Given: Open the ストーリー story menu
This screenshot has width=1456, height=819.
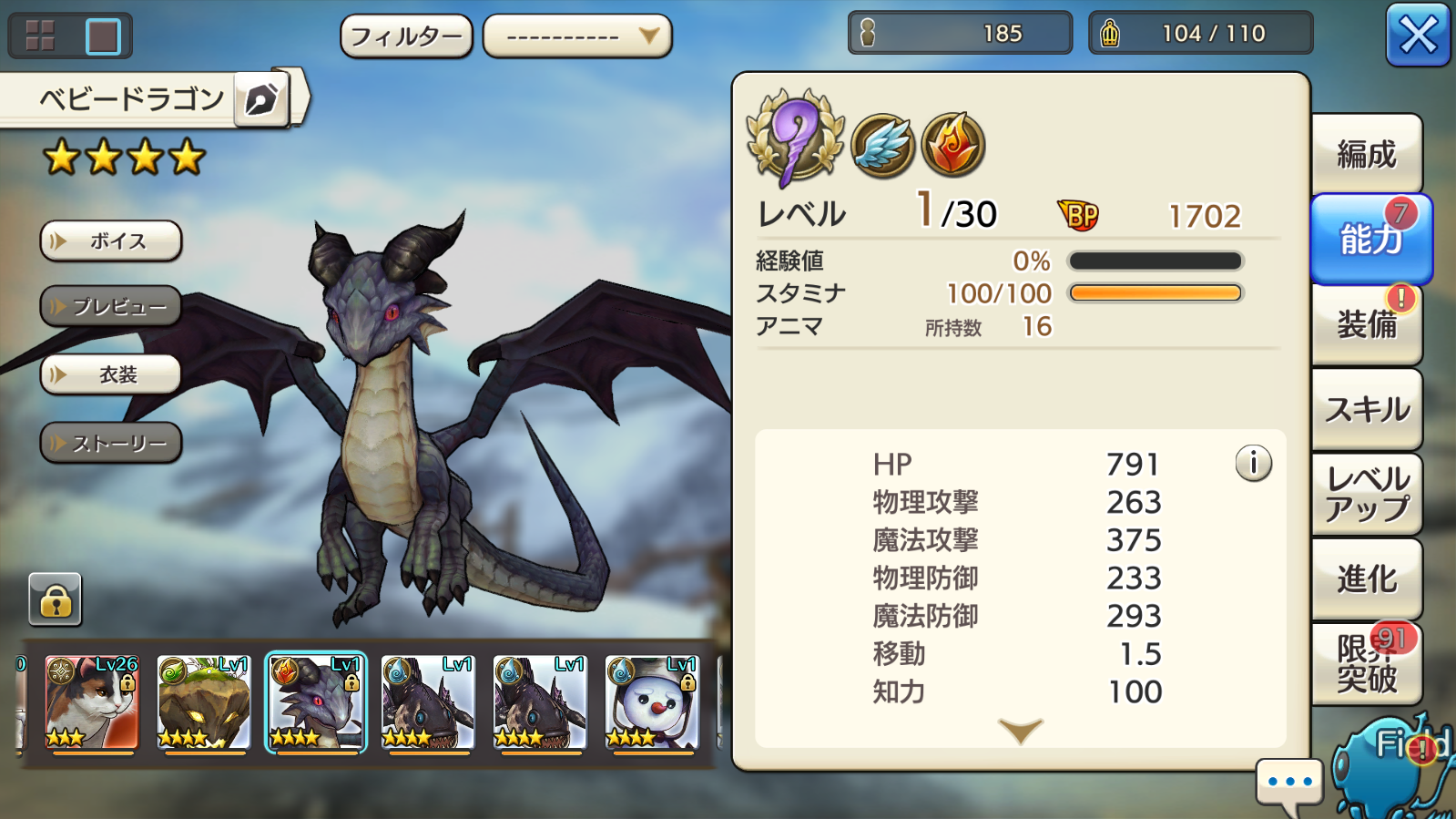Looking at the screenshot, I should click(111, 444).
